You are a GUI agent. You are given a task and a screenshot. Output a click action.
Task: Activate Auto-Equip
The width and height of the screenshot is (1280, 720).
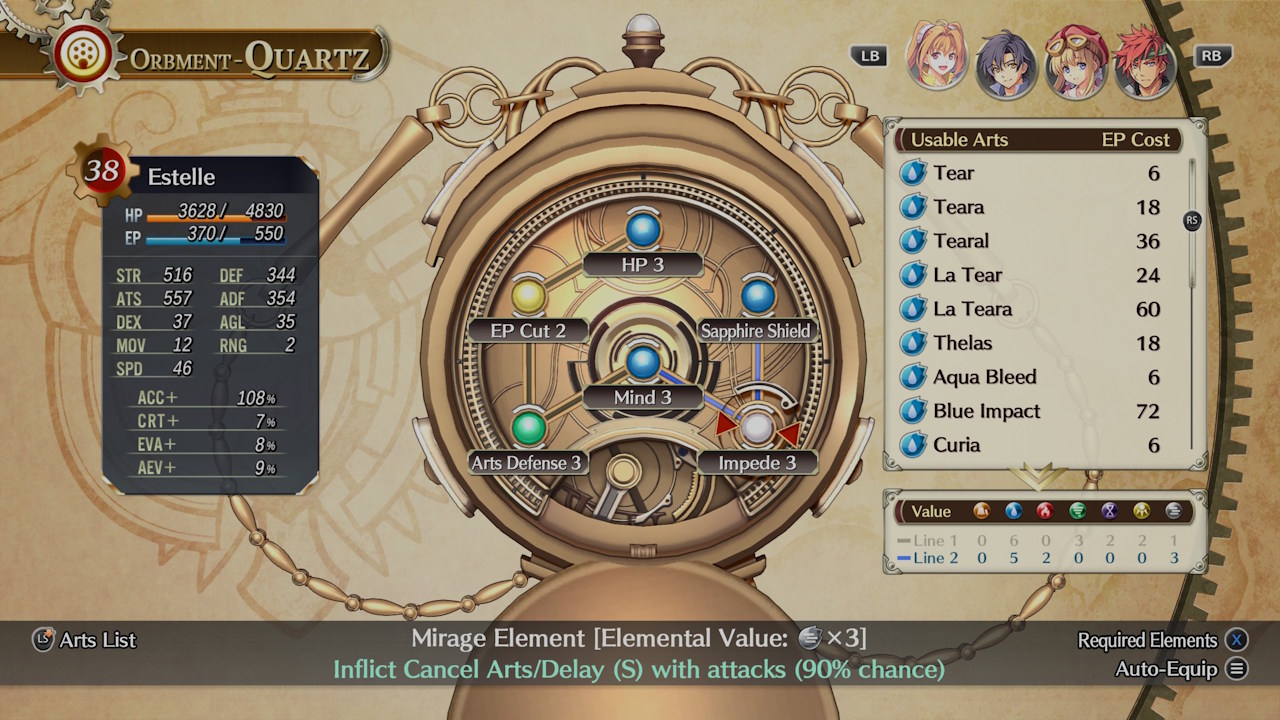(1165, 669)
